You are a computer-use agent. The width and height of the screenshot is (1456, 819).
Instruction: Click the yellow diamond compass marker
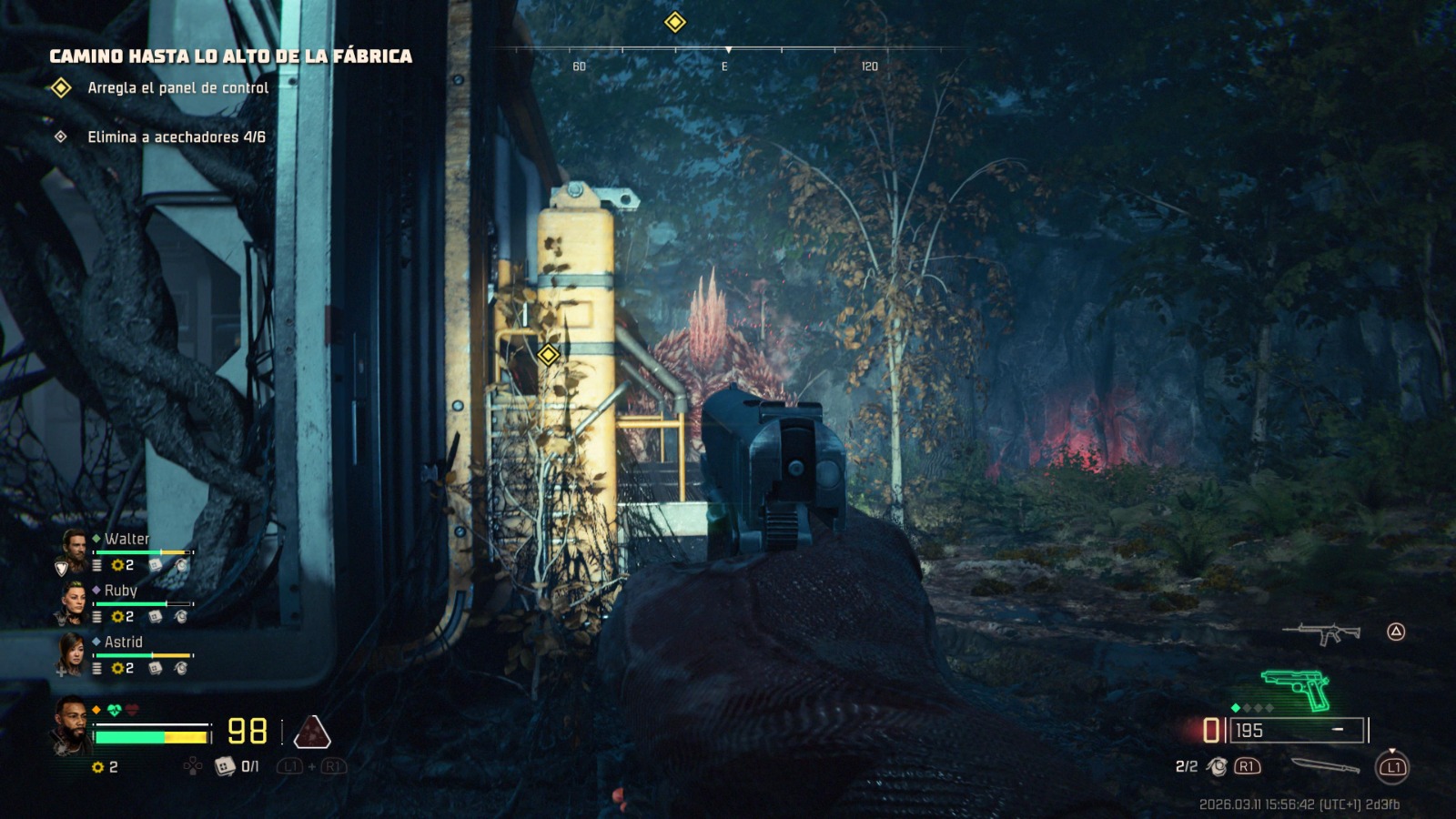[x=674, y=22]
